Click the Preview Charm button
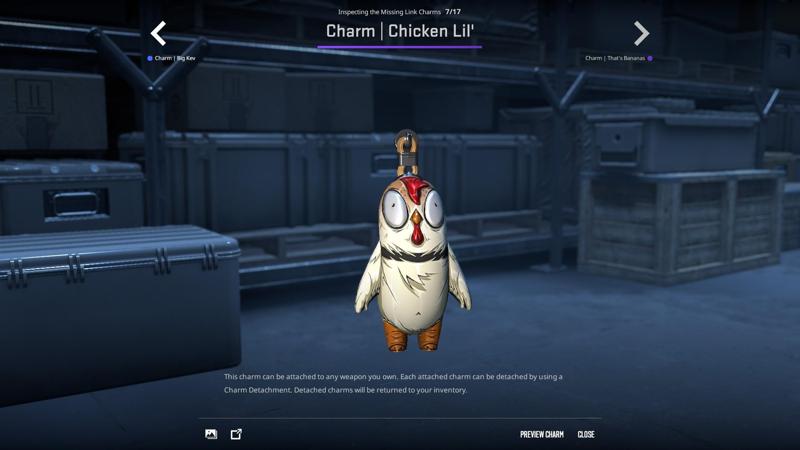The height and width of the screenshot is (450, 800). coord(541,434)
